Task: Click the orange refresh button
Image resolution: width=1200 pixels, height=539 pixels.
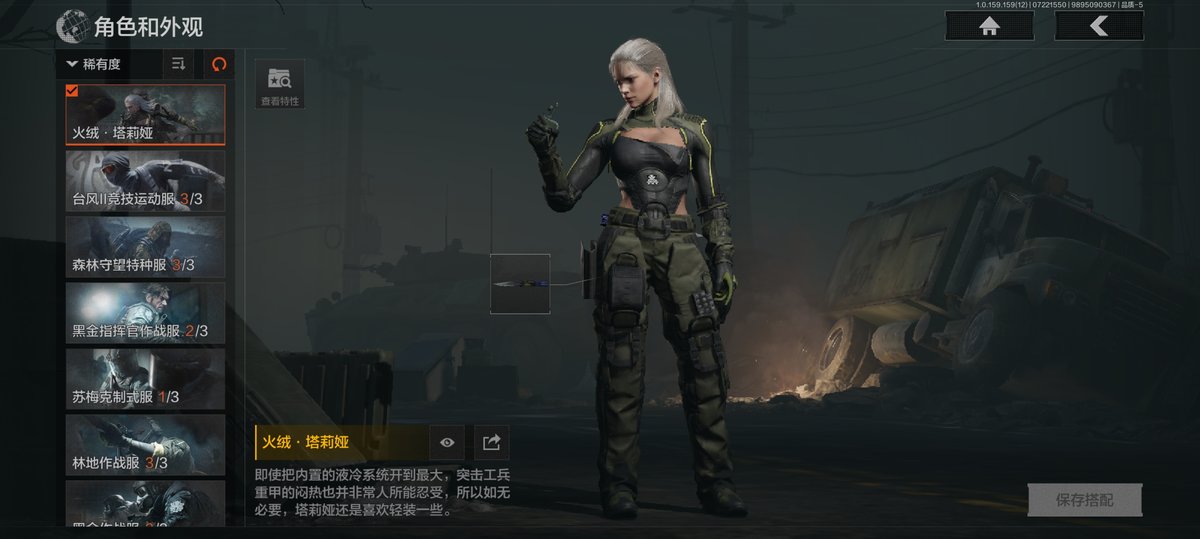Action: click(x=219, y=64)
